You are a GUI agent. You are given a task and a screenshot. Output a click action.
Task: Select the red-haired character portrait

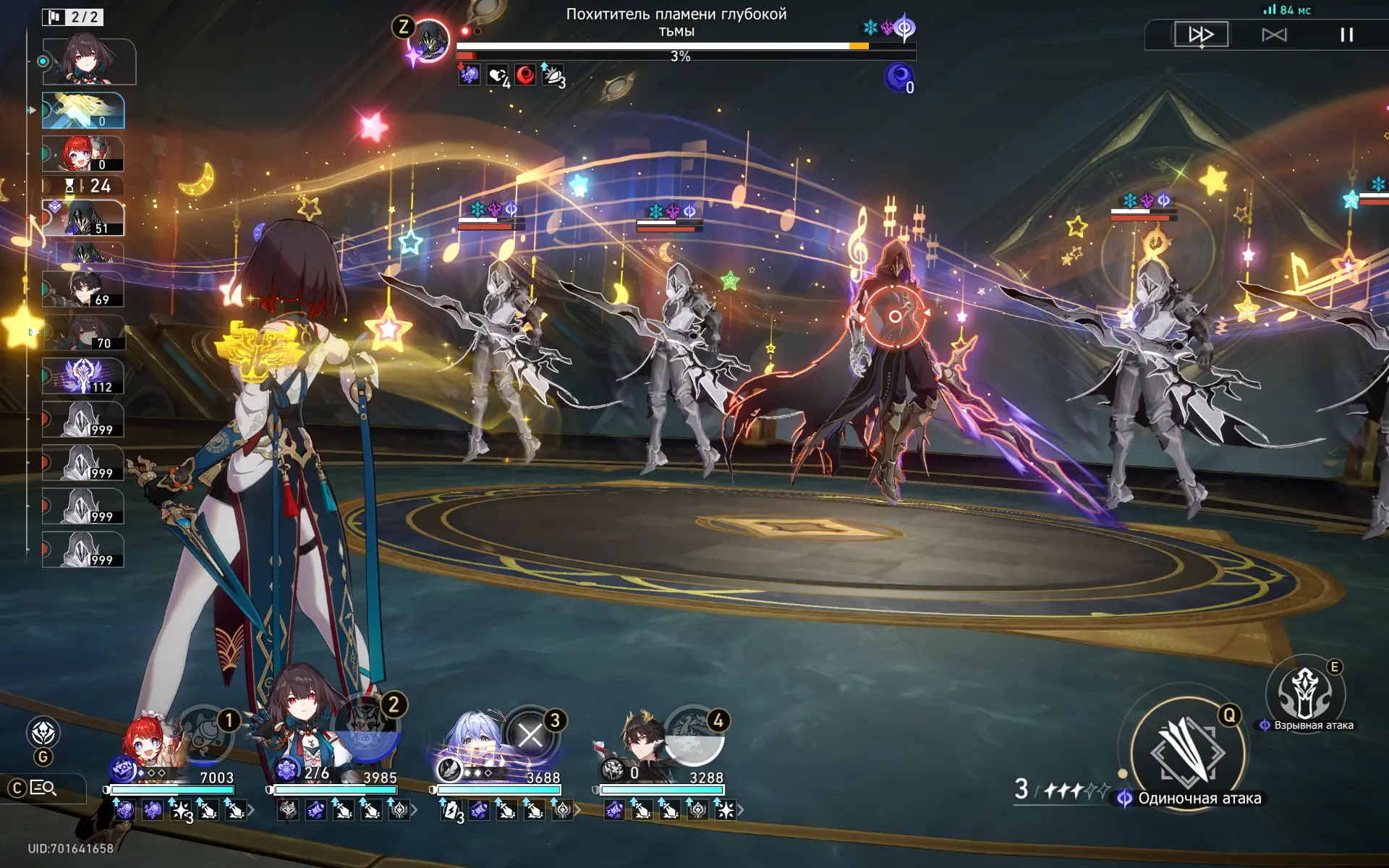[148, 745]
